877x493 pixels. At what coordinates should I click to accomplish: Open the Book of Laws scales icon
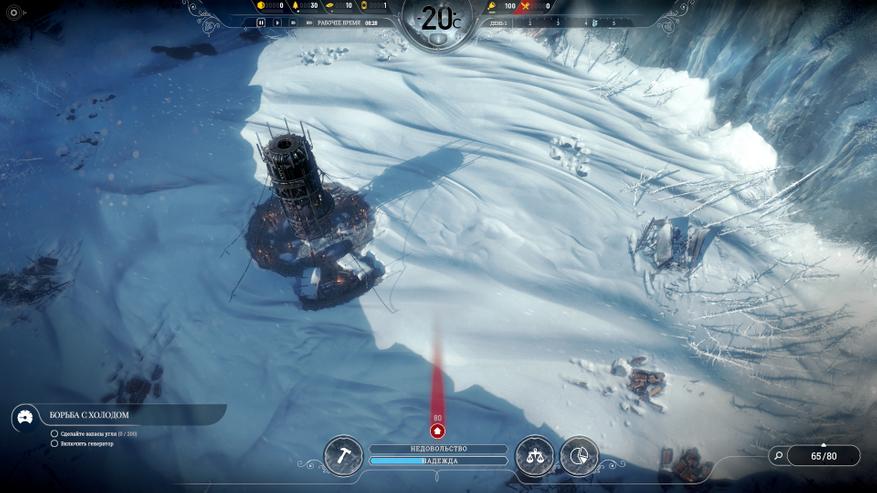pyautogui.click(x=534, y=455)
